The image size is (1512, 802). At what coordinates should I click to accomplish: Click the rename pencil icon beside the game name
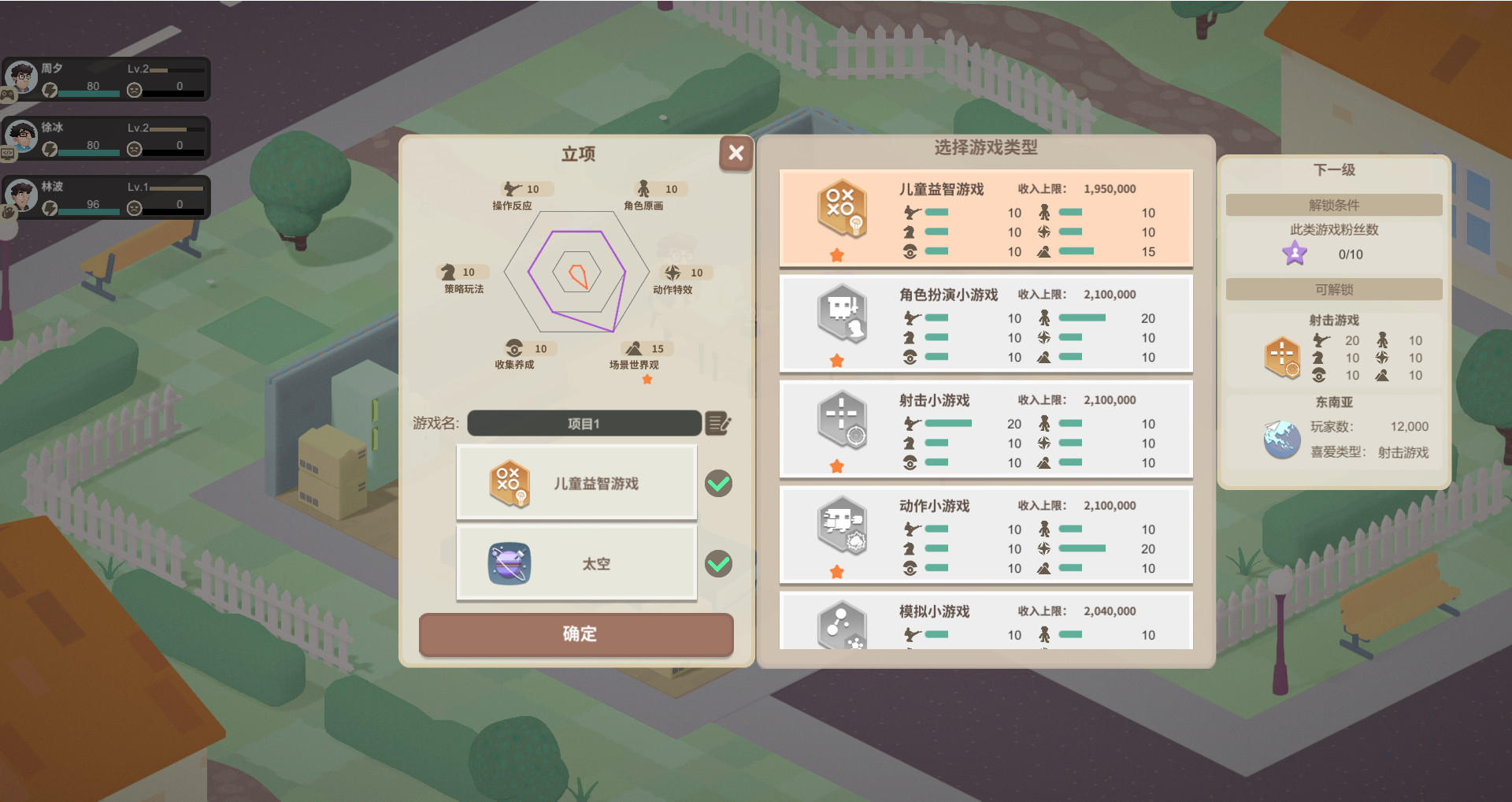717,423
